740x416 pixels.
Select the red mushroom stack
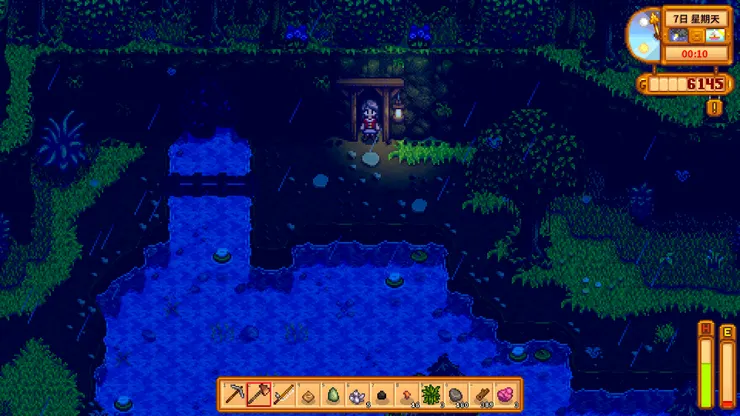pos(406,394)
